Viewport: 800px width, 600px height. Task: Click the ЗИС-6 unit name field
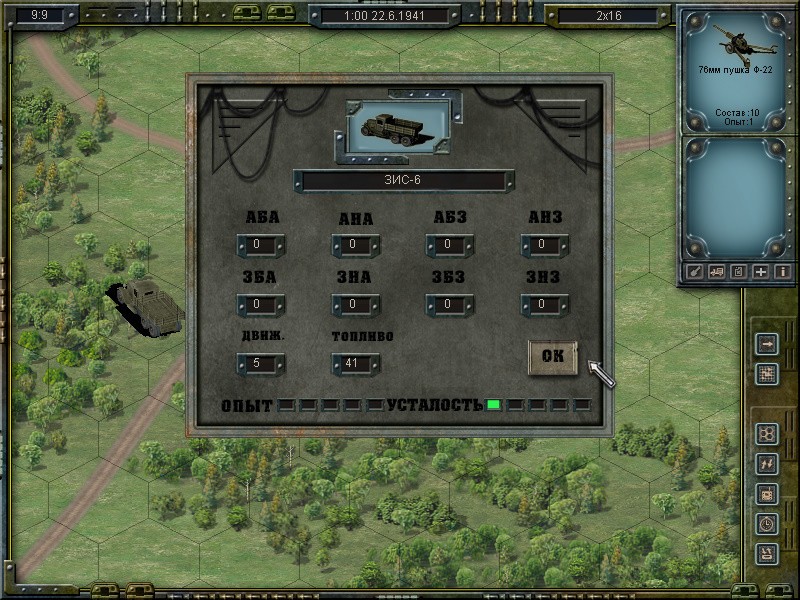(402, 181)
